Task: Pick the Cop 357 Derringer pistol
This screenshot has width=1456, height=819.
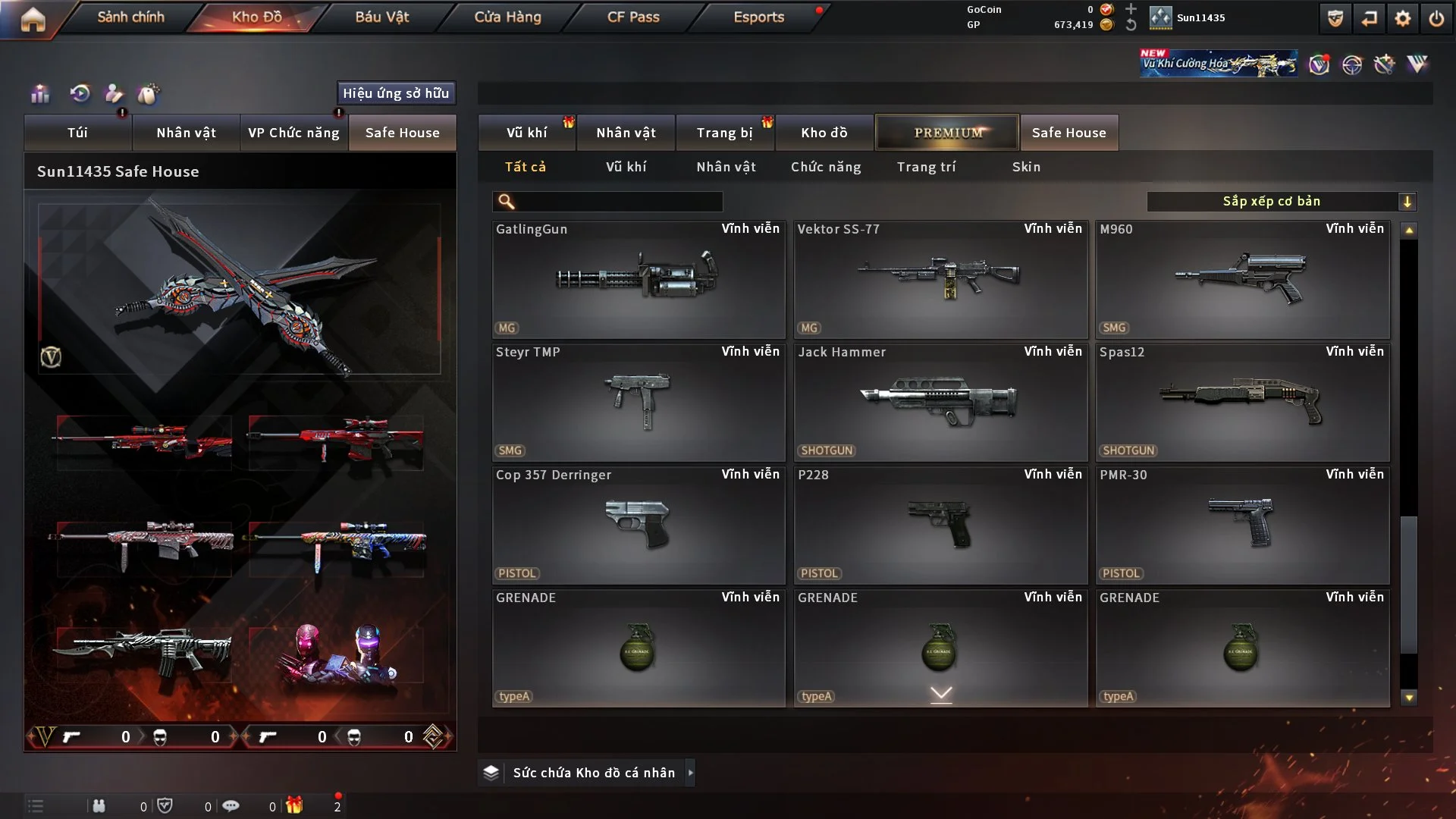Action: (x=639, y=525)
